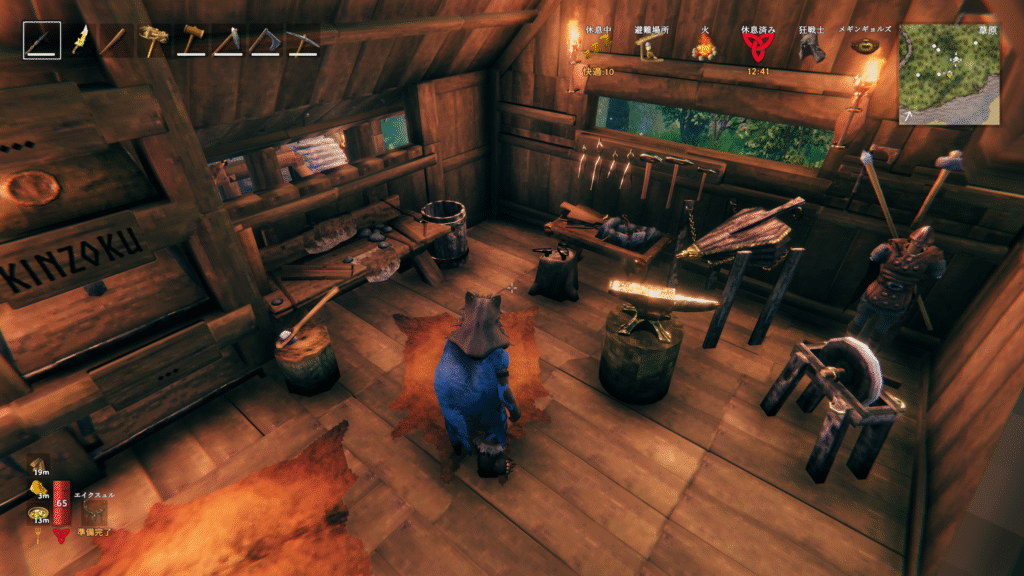Equip the wooden building hammer slot

(x=190, y=41)
